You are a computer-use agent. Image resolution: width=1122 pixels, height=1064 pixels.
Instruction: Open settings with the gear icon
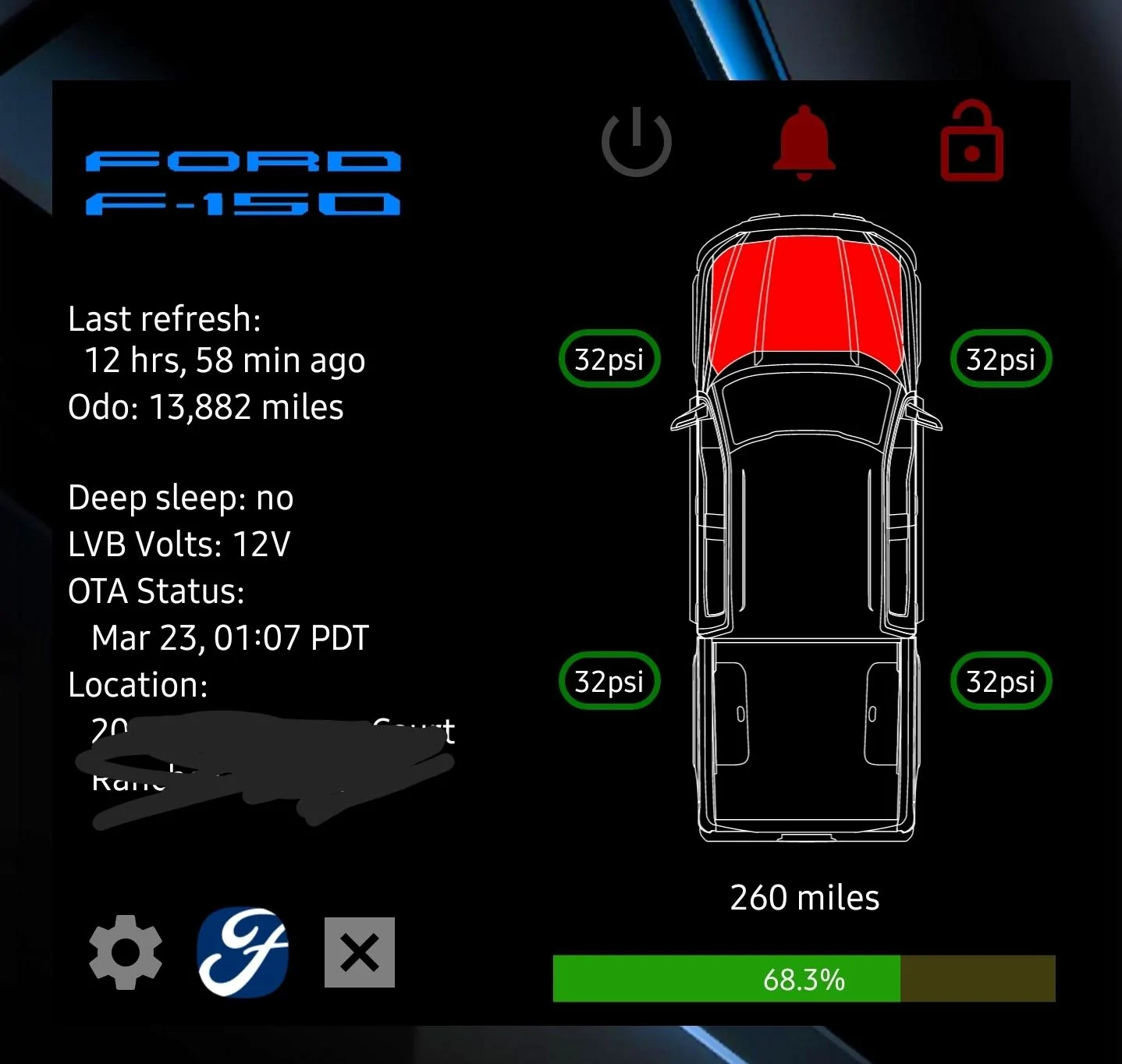point(126,952)
